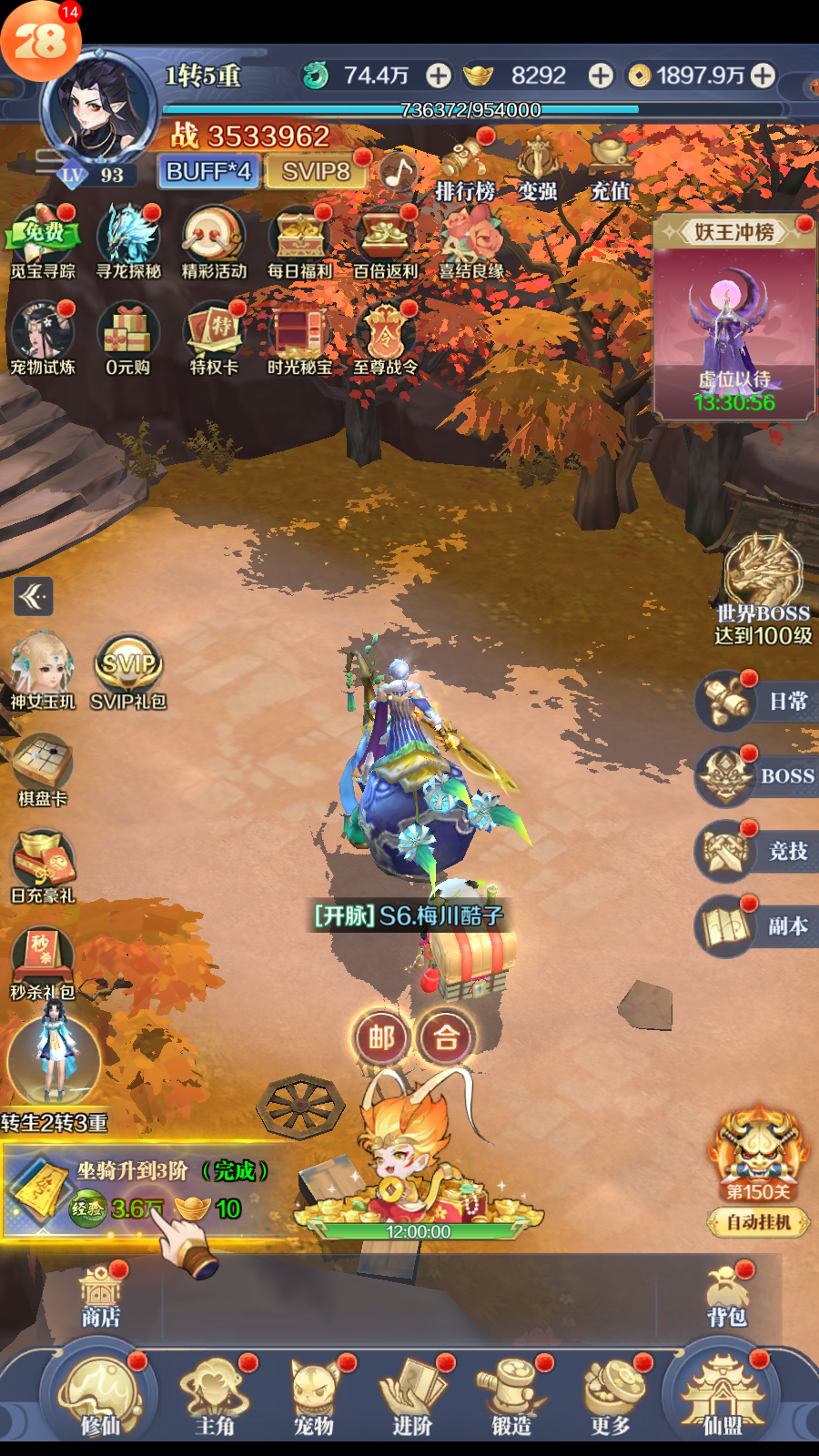Open the 商店 shop

coord(100,1297)
